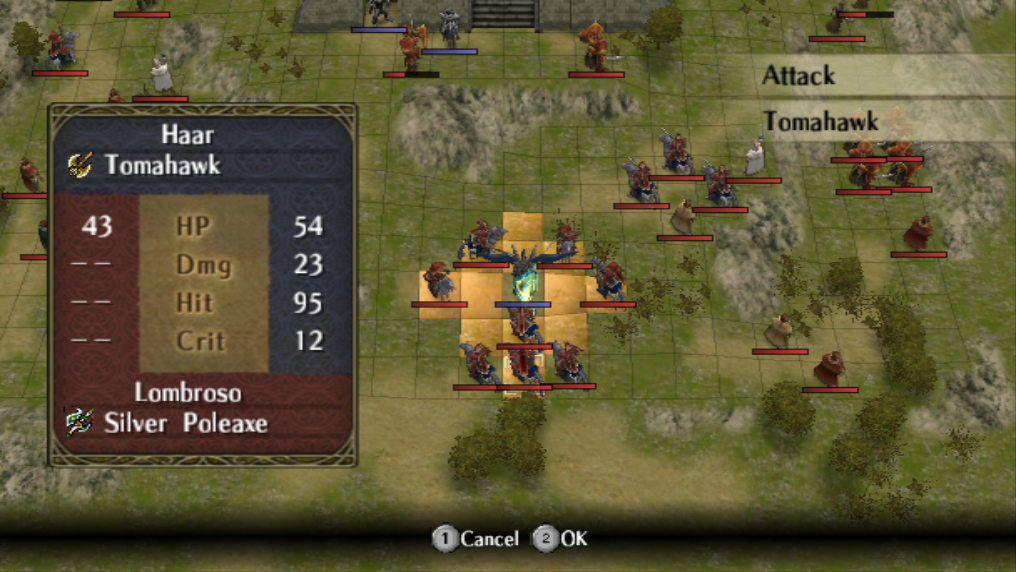This screenshot has width=1016, height=572.
Task: Click Haar's Tomahawk icon in the forecast panel
Action: (80, 165)
